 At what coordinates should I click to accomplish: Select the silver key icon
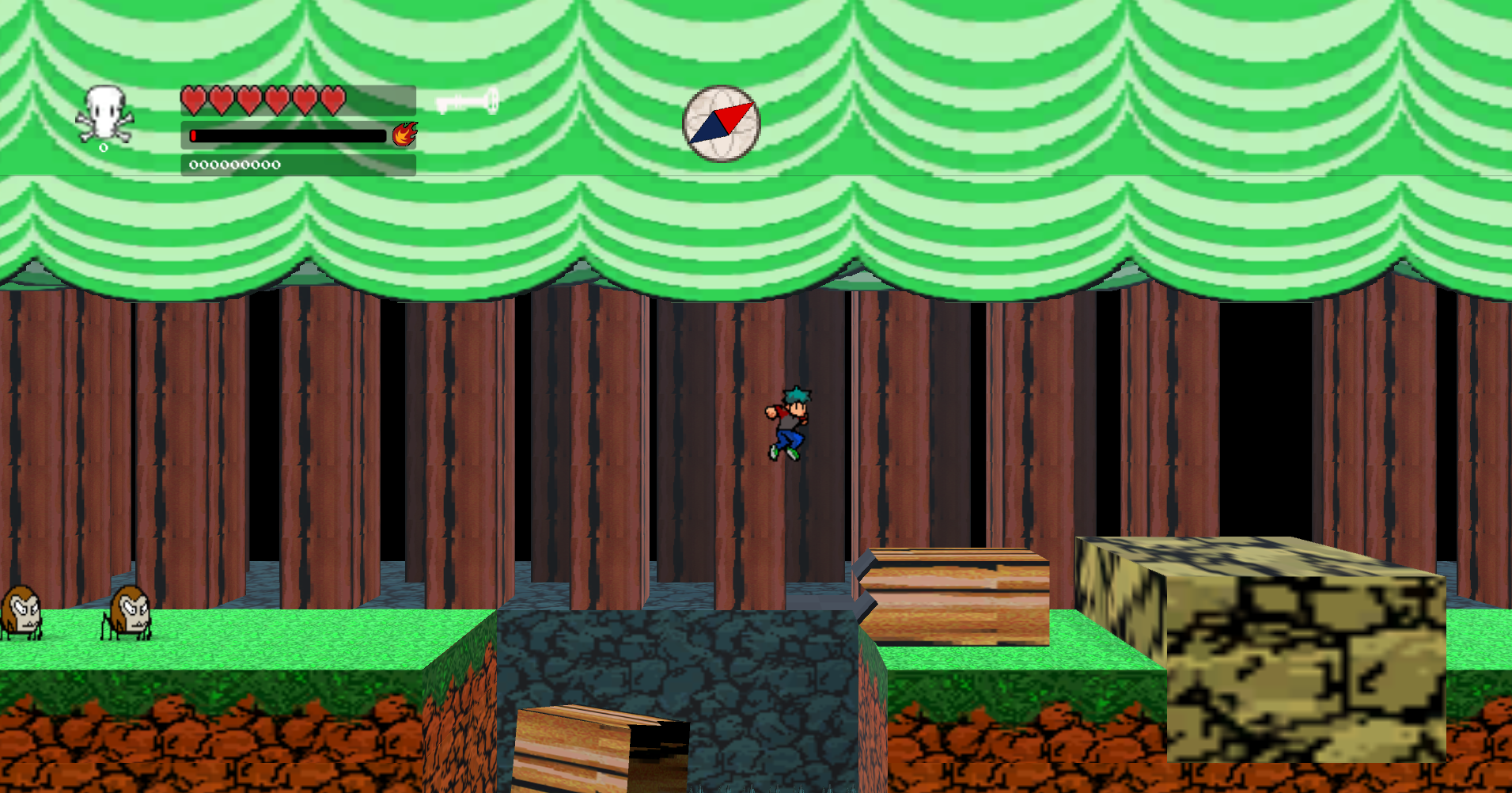click(468, 102)
